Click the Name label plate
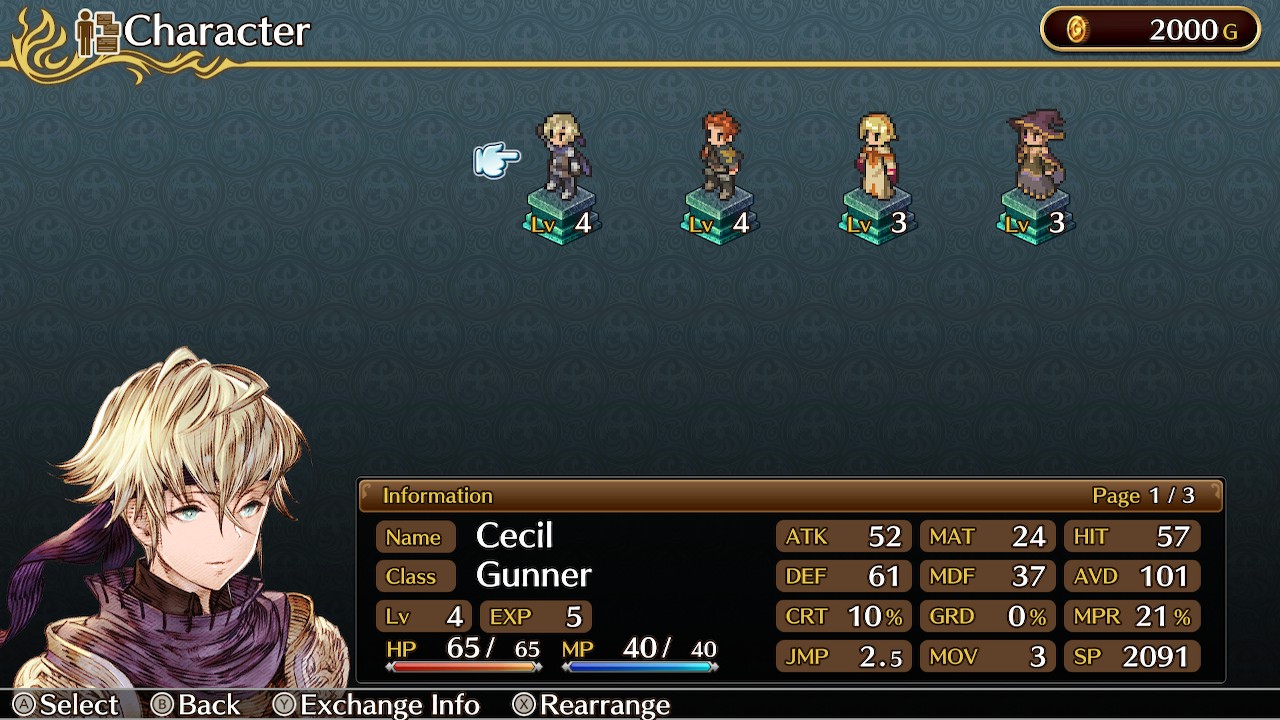The height and width of the screenshot is (720, 1280). tap(415, 537)
